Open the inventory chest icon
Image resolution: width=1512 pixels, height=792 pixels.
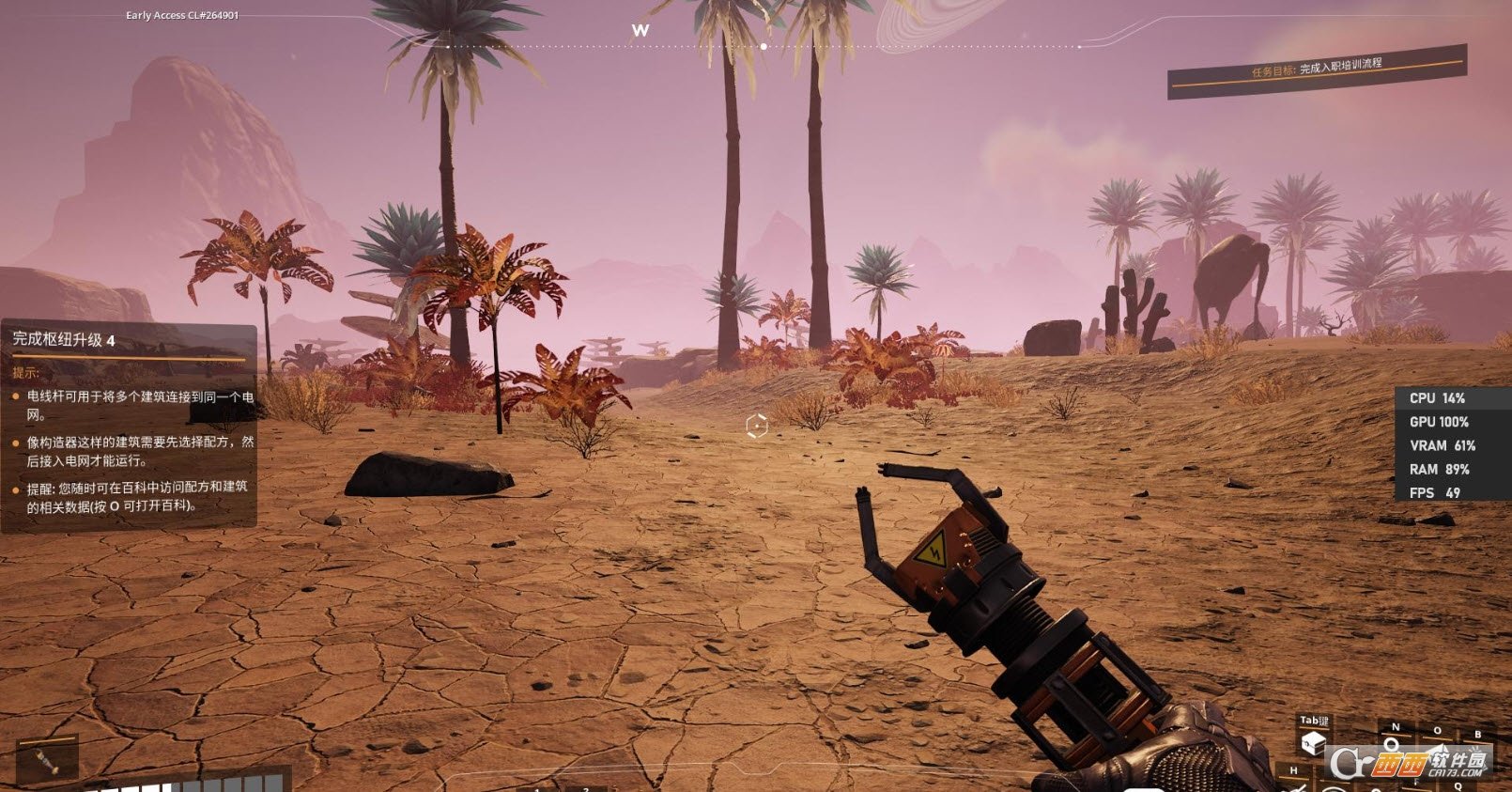tap(1313, 744)
